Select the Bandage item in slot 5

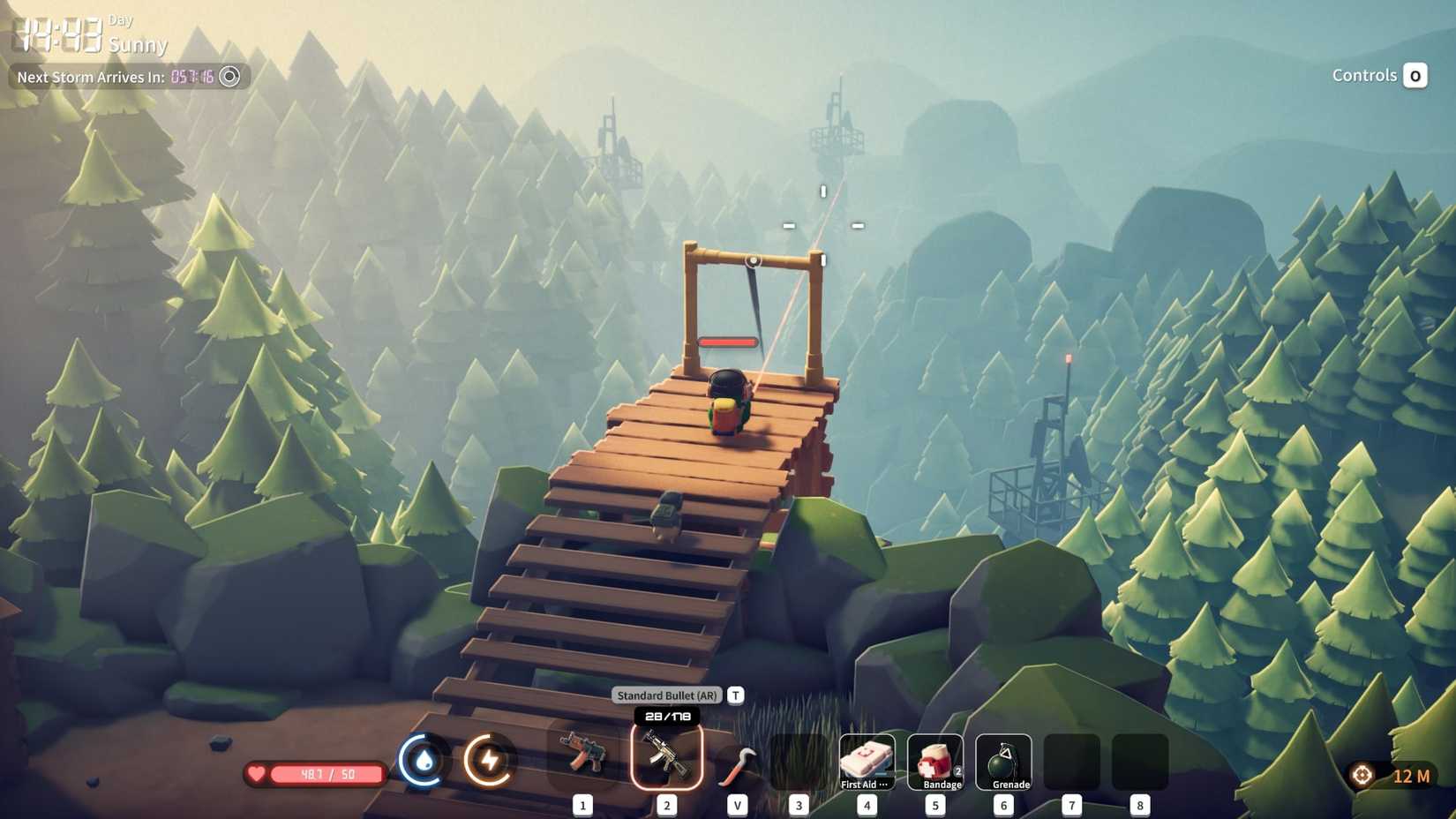coord(934,760)
